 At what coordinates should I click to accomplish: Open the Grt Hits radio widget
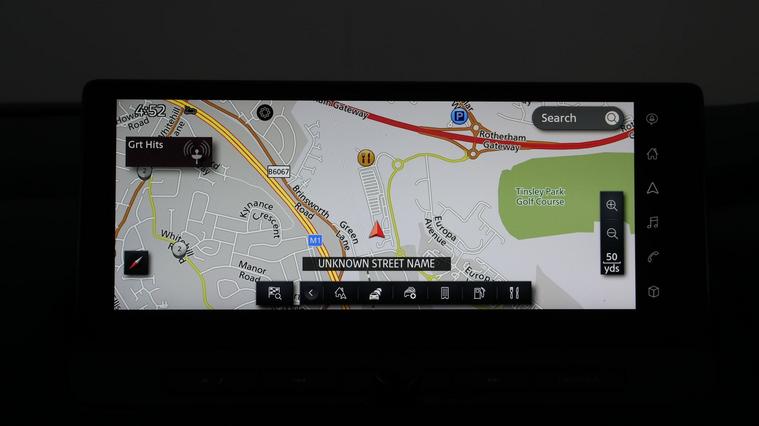pyautogui.click(x=168, y=150)
